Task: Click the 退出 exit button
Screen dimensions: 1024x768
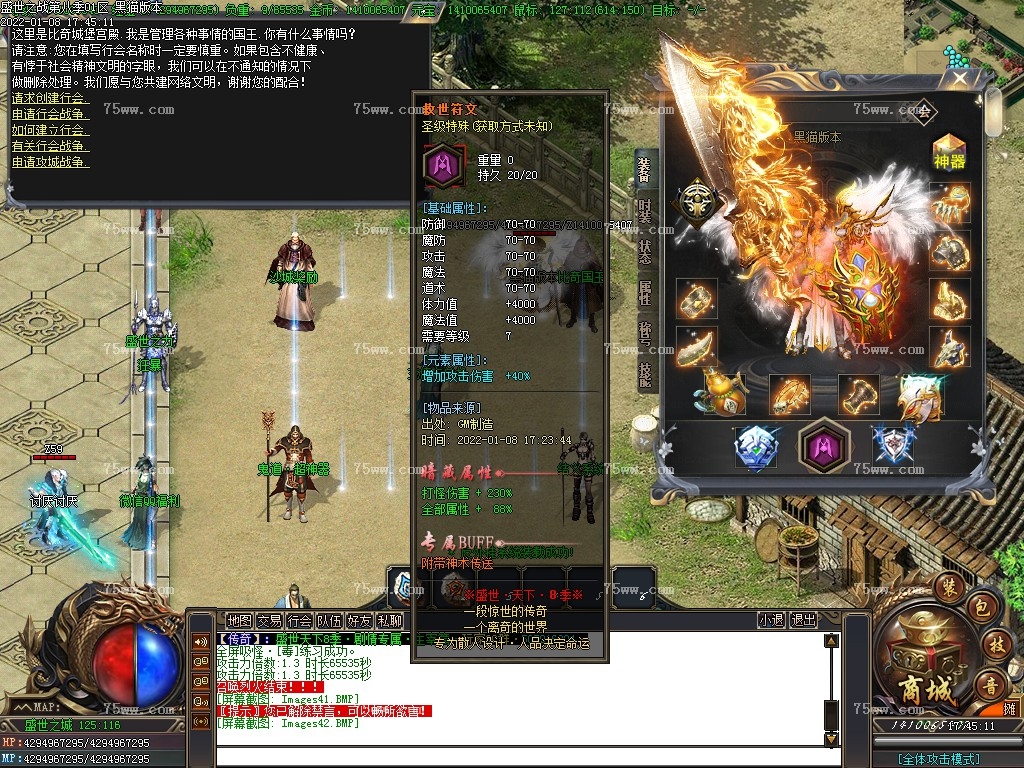Action: click(803, 620)
